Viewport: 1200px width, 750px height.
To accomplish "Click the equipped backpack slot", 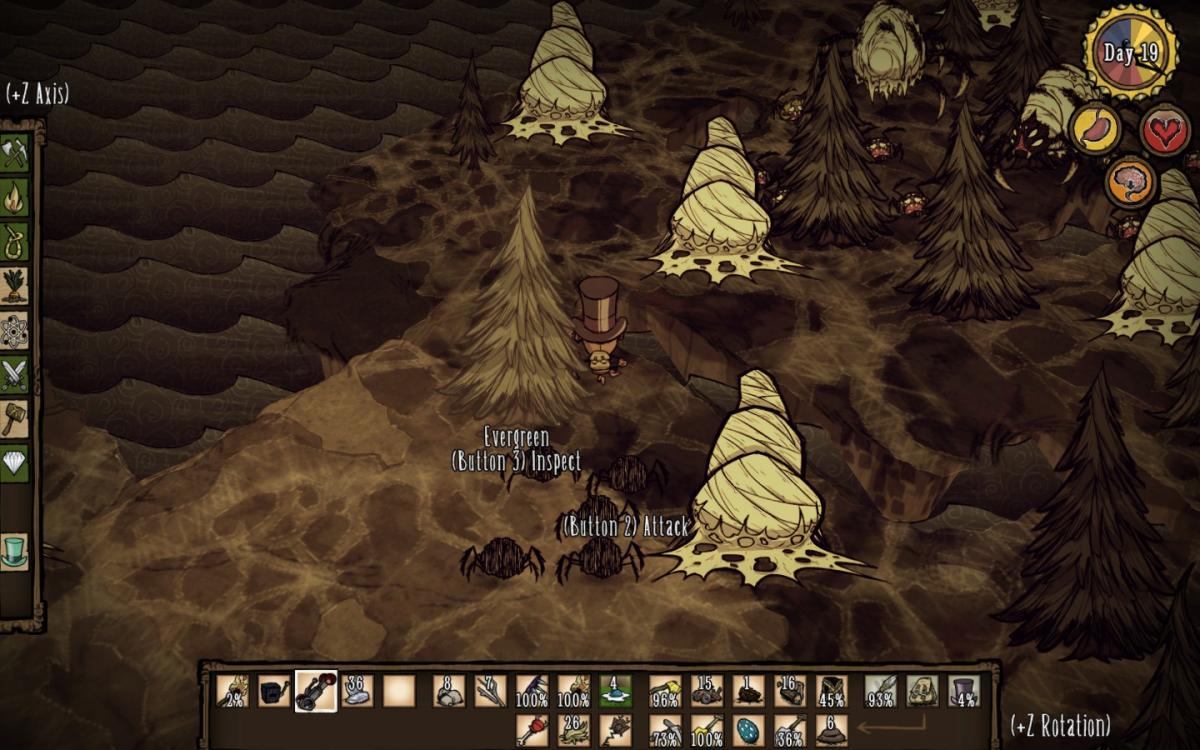I will tap(922, 690).
